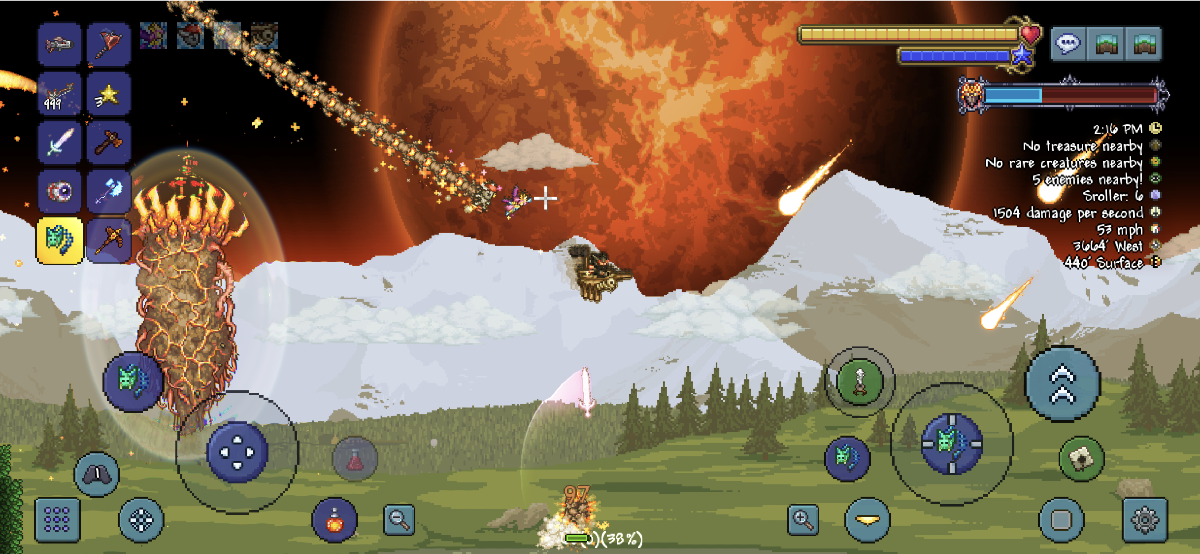Select the golden pickaxe hotbar slot
The image size is (1200, 554).
(108, 240)
